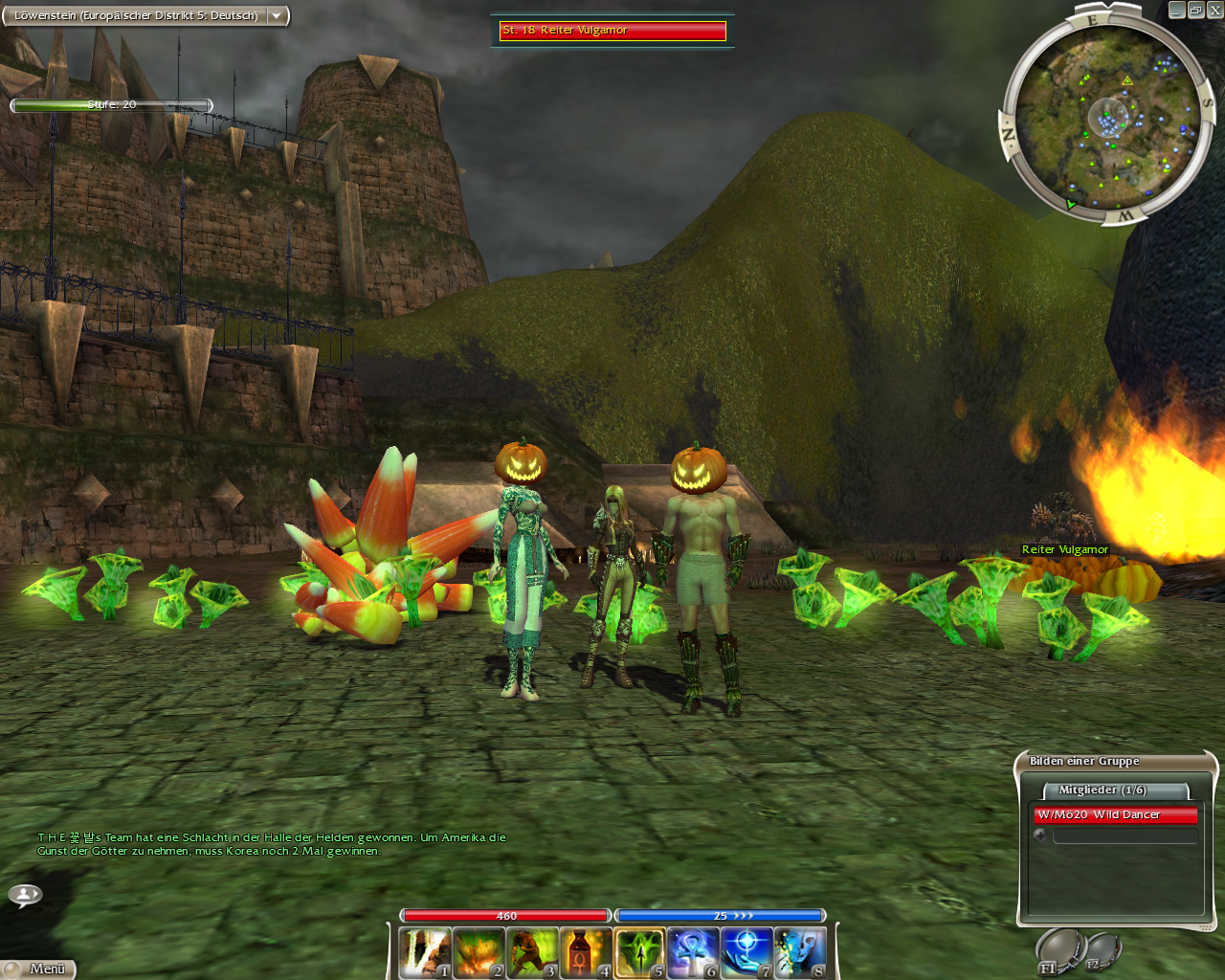Activate skill 1 with the roaring warrior
This screenshot has width=1225, height=980.
pyautogui.click(x=425, y=953)
